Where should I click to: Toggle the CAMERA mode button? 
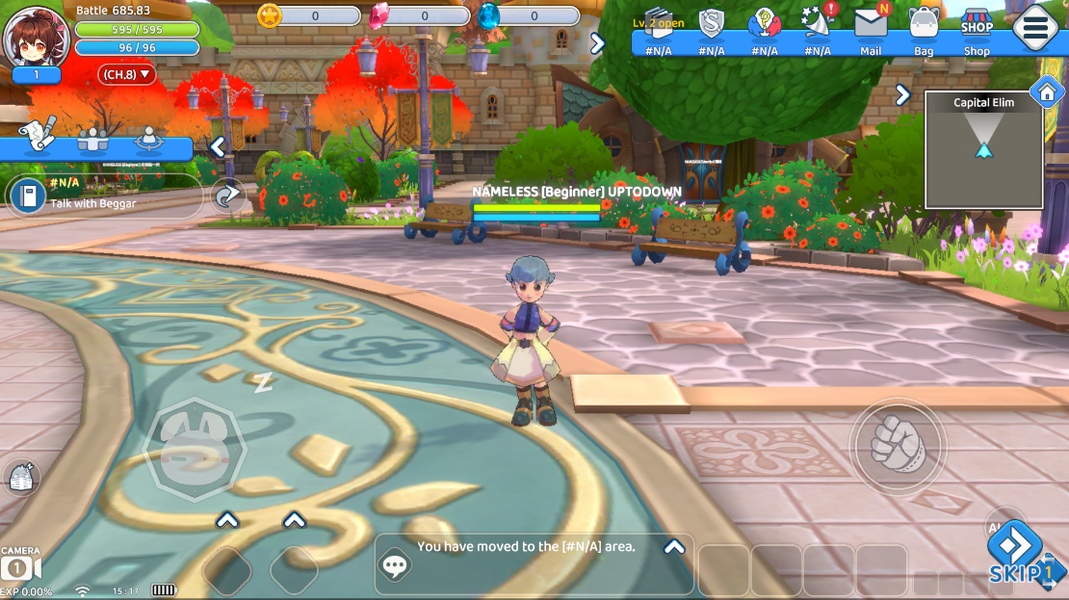[x=20, y=565]
